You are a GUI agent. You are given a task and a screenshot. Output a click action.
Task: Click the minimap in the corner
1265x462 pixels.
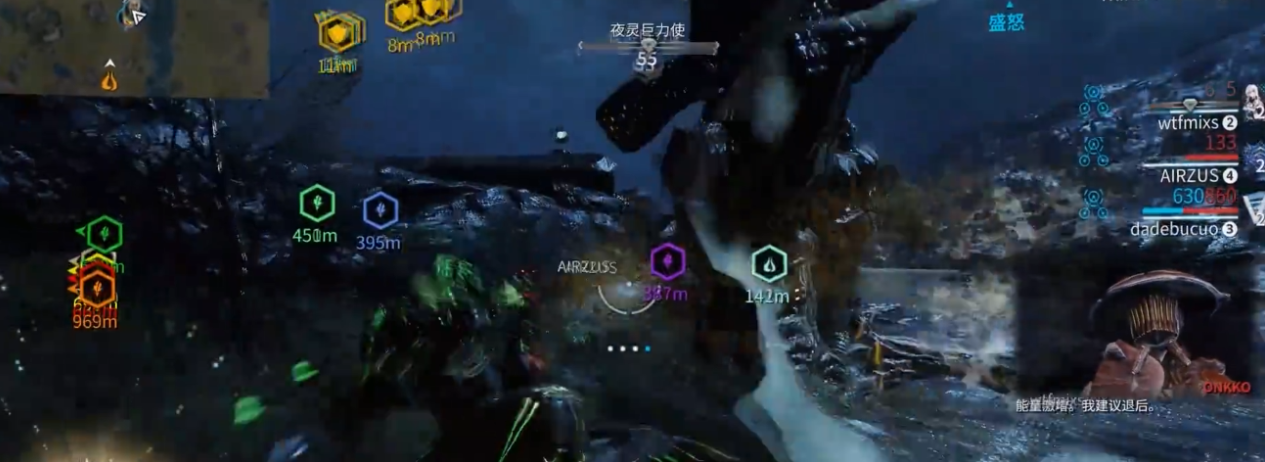coord(134,48)
